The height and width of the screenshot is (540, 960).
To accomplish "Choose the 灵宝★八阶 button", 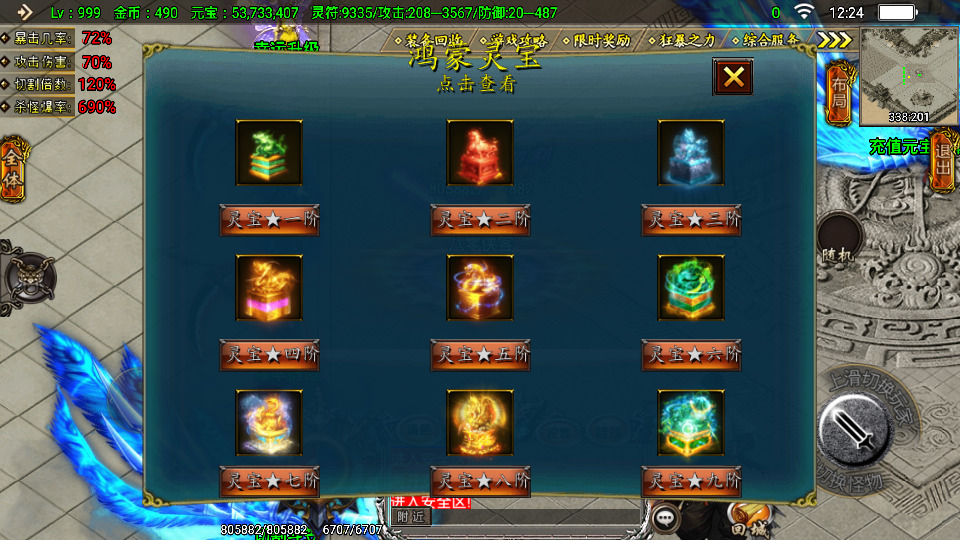I will click(480, 482).
